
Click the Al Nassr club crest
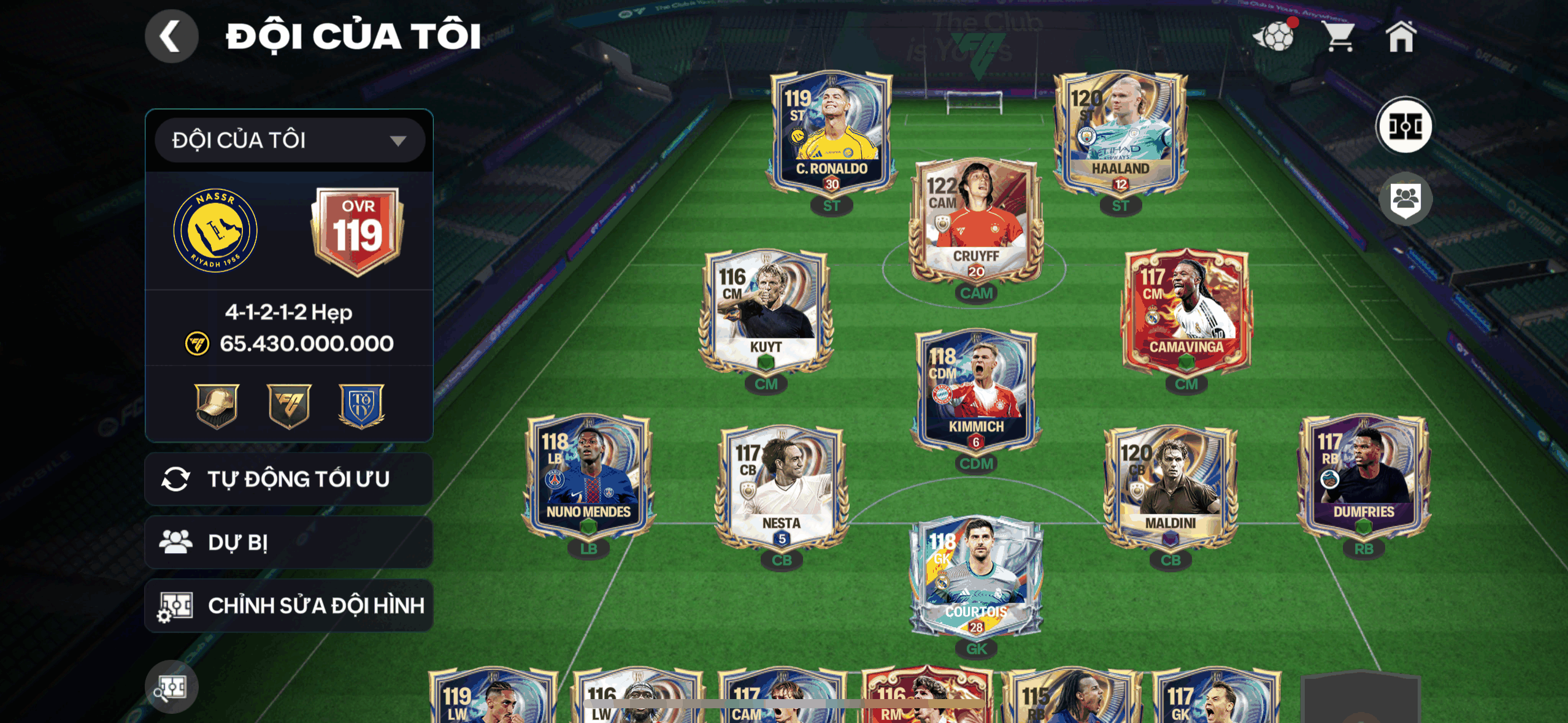tap(215, 231)
